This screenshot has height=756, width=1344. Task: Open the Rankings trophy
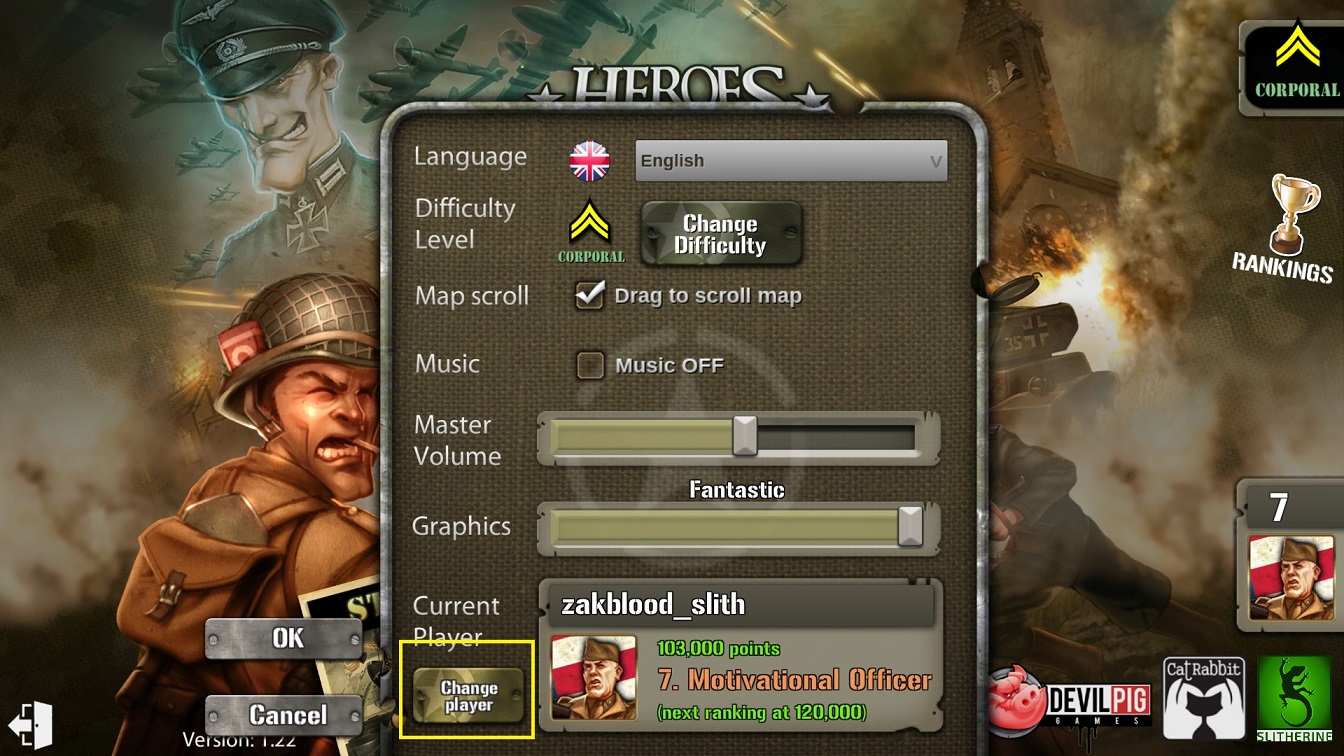(1285, 230)
